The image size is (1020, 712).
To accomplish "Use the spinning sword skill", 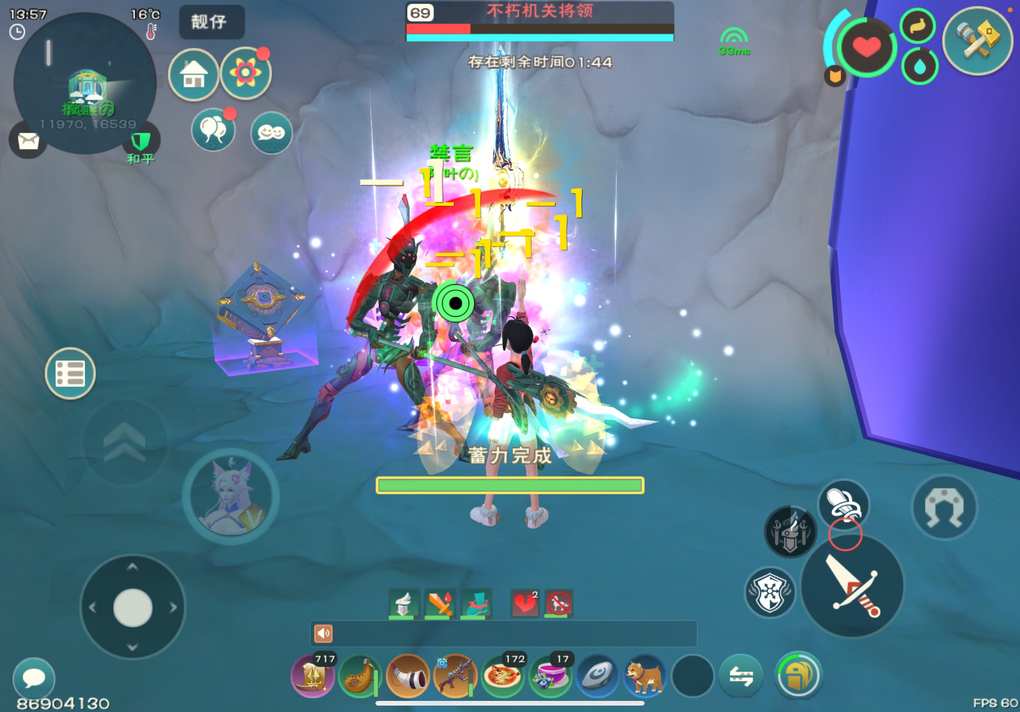I will point(790,531).
